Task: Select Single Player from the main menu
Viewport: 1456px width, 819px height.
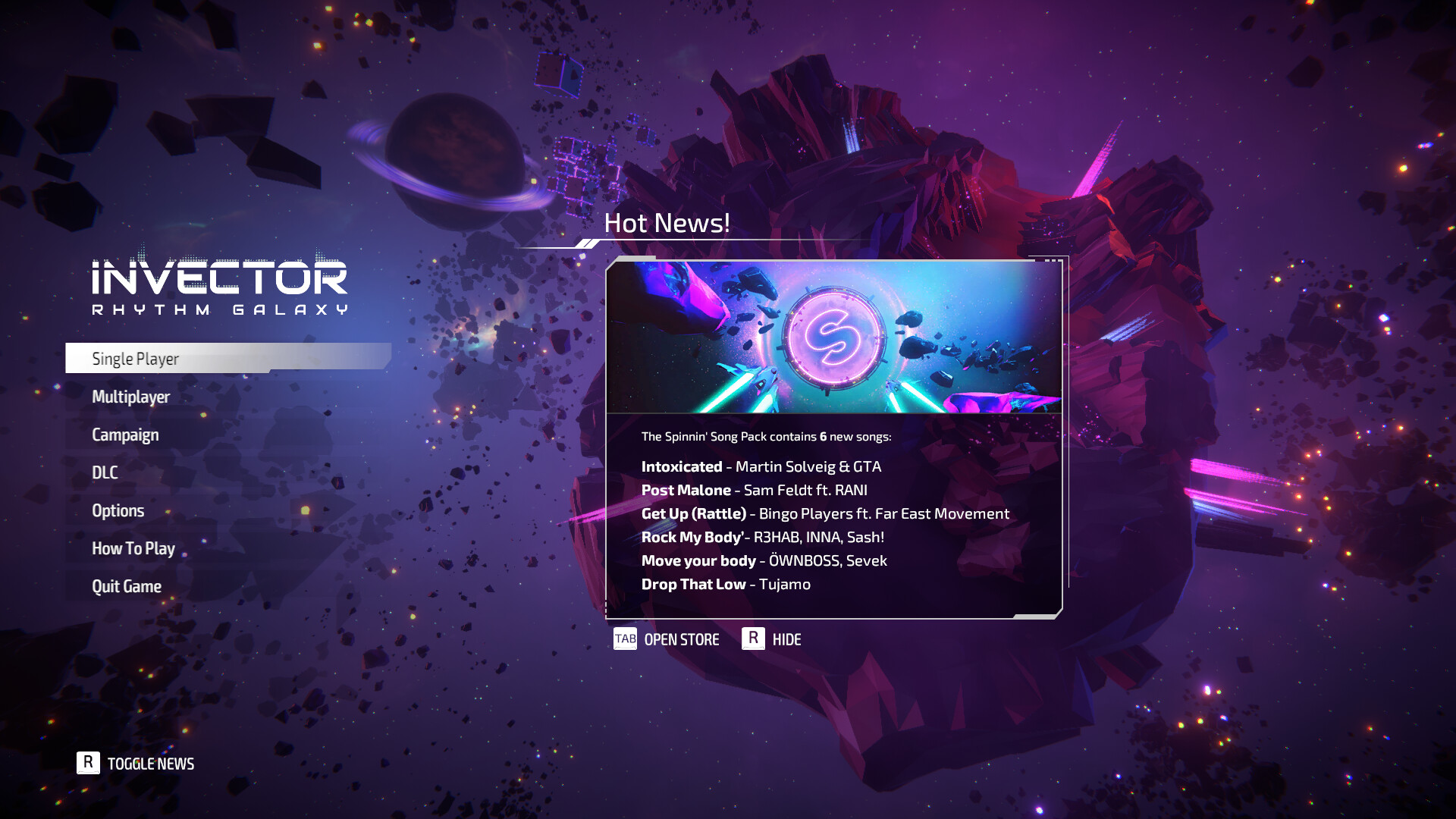Action: coord(135,358)
